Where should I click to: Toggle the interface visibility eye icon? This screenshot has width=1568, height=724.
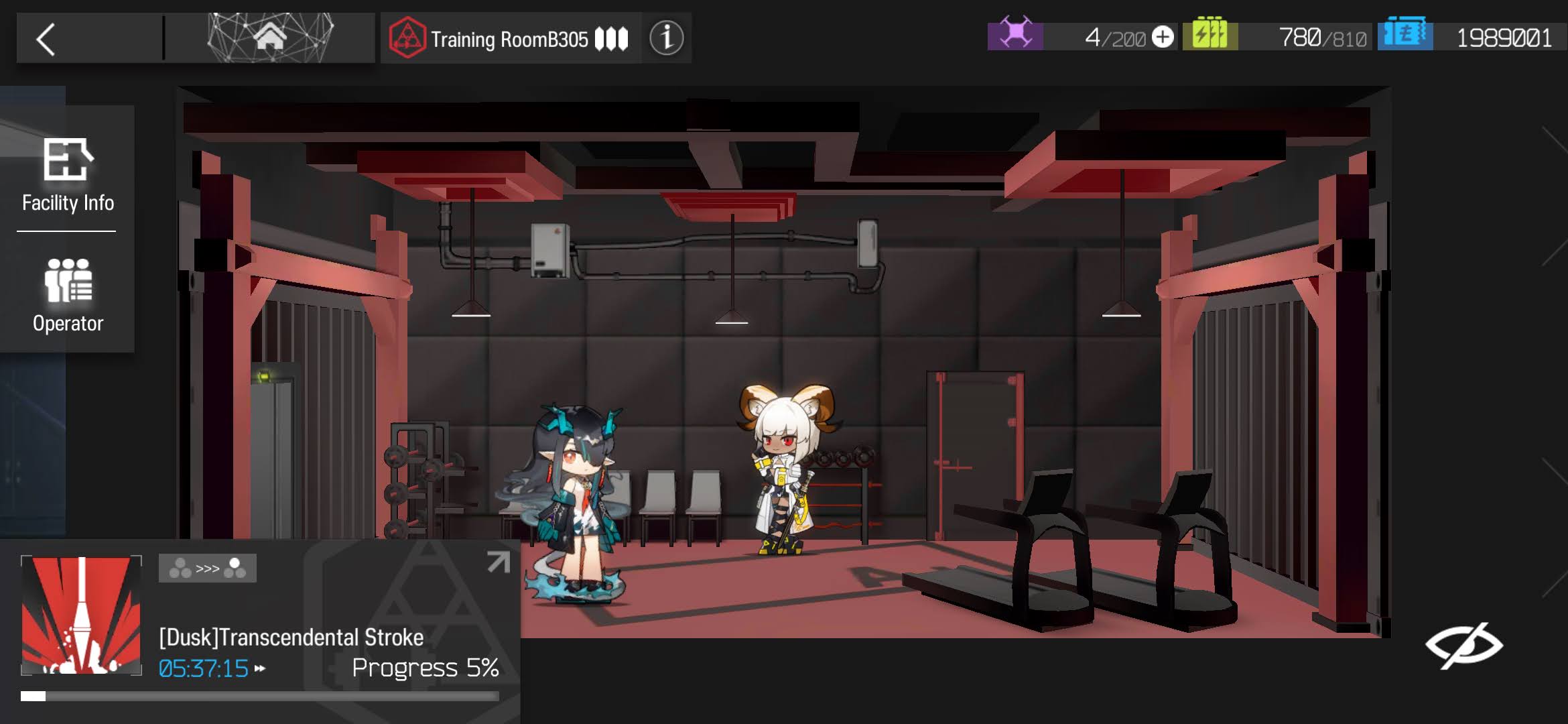1463,646
